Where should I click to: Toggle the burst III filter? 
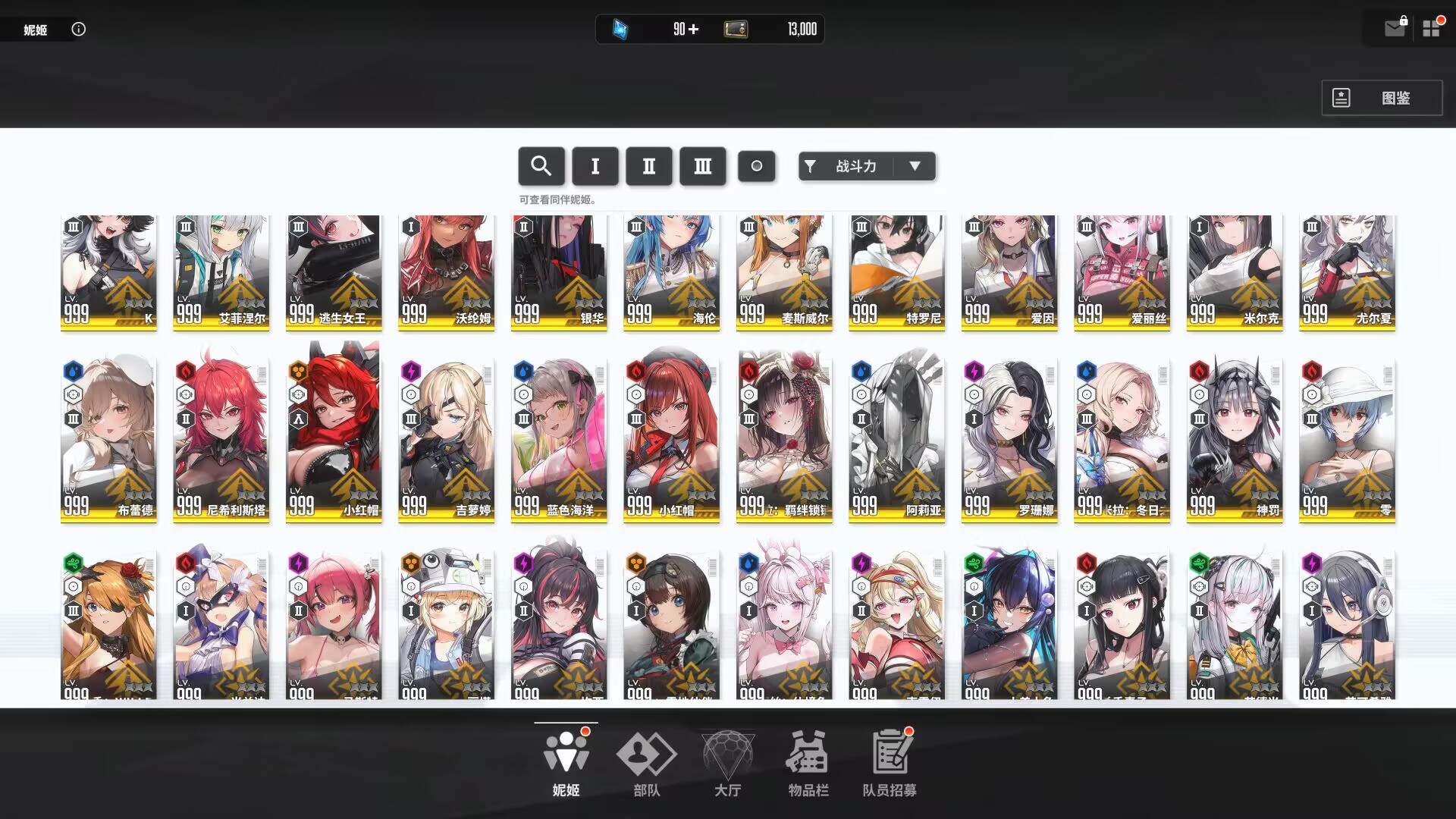pyautogui.click(x=703, y=166)
